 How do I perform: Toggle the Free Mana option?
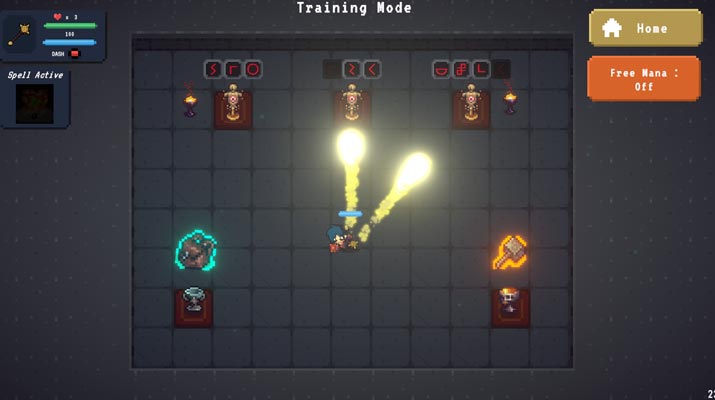[x=644, y=79]
